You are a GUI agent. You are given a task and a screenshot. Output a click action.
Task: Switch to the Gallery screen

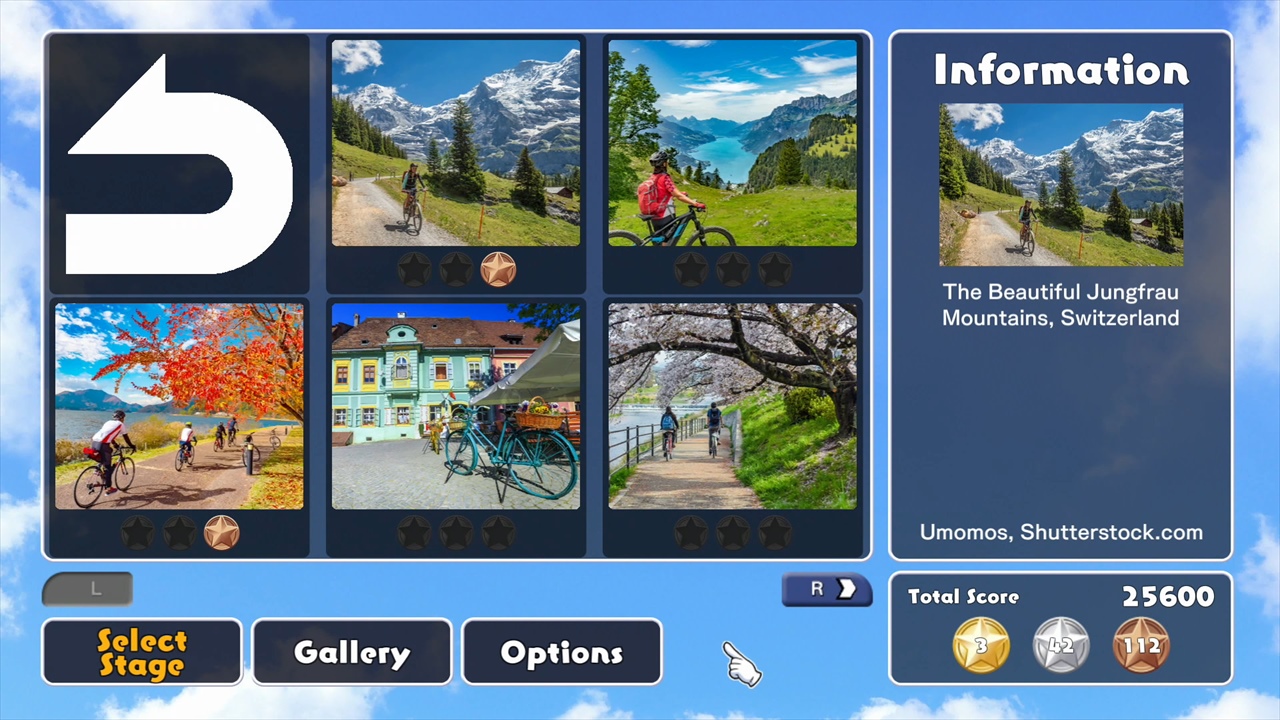click(351, 651)
